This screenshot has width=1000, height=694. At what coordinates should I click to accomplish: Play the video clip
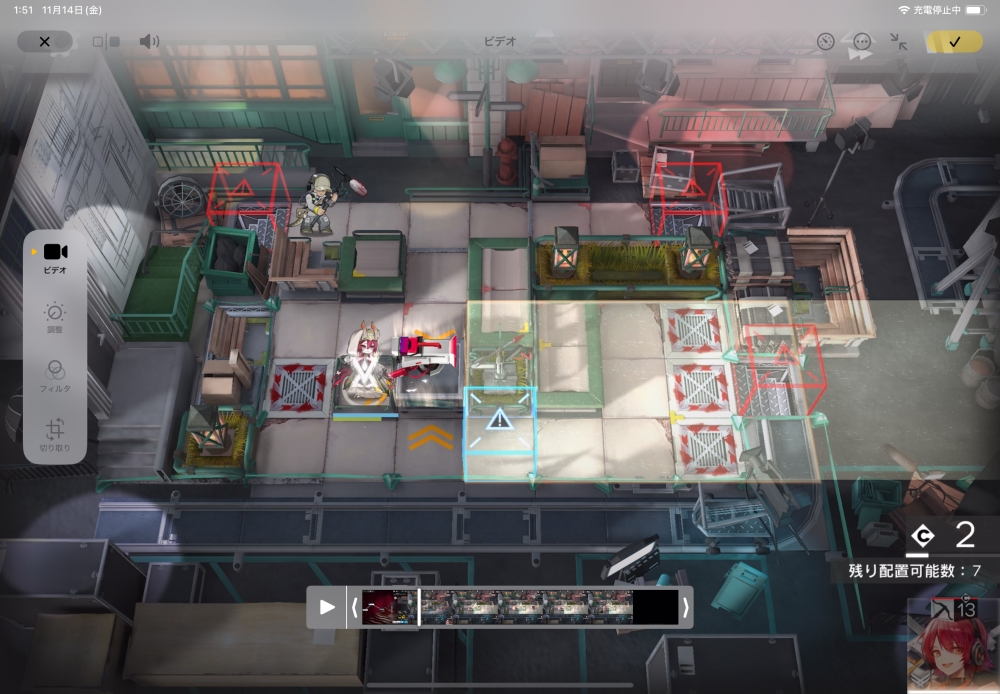[x=327, y=607]
